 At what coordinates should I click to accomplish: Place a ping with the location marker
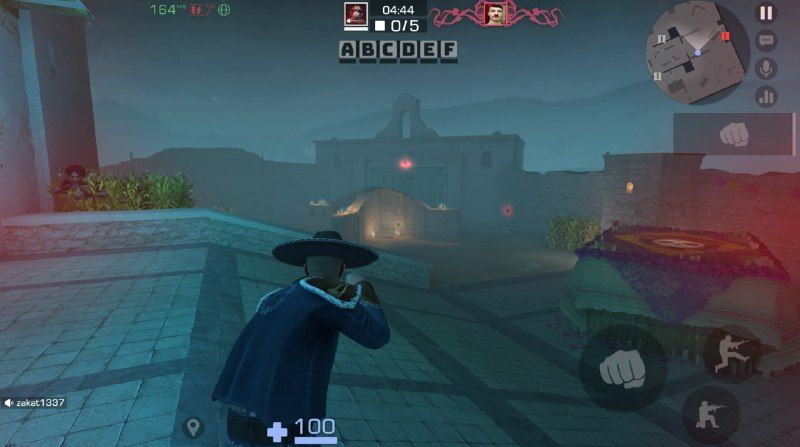[193, 427]
